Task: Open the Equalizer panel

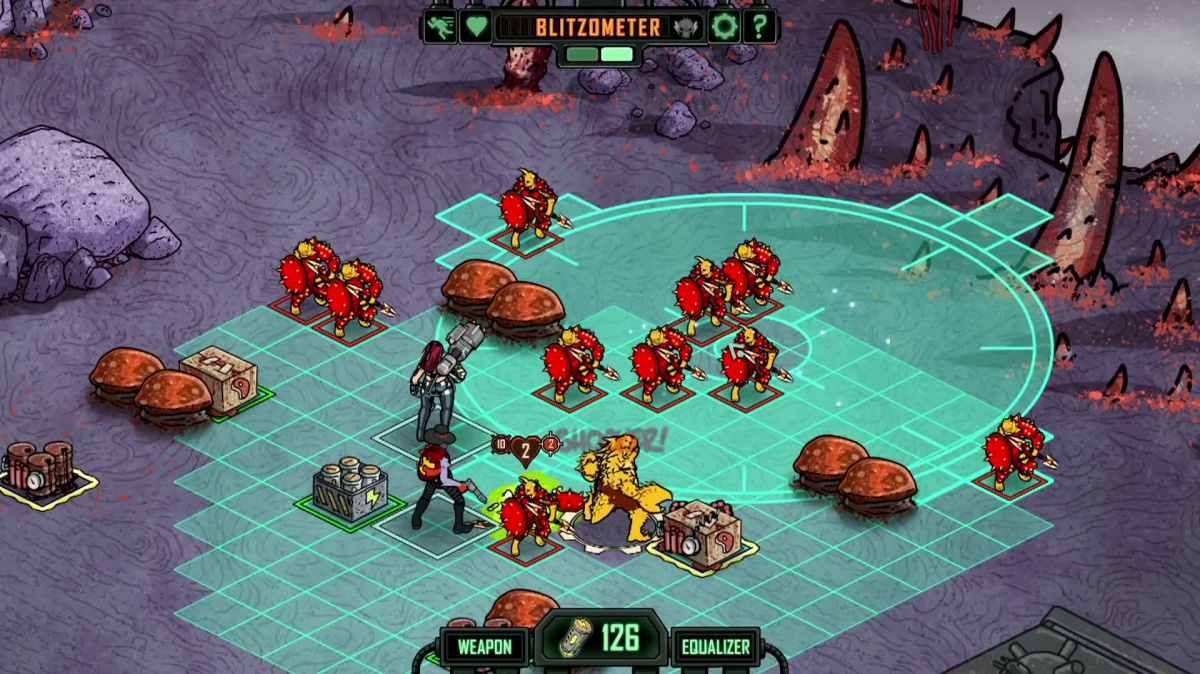Action: point(716,647)
